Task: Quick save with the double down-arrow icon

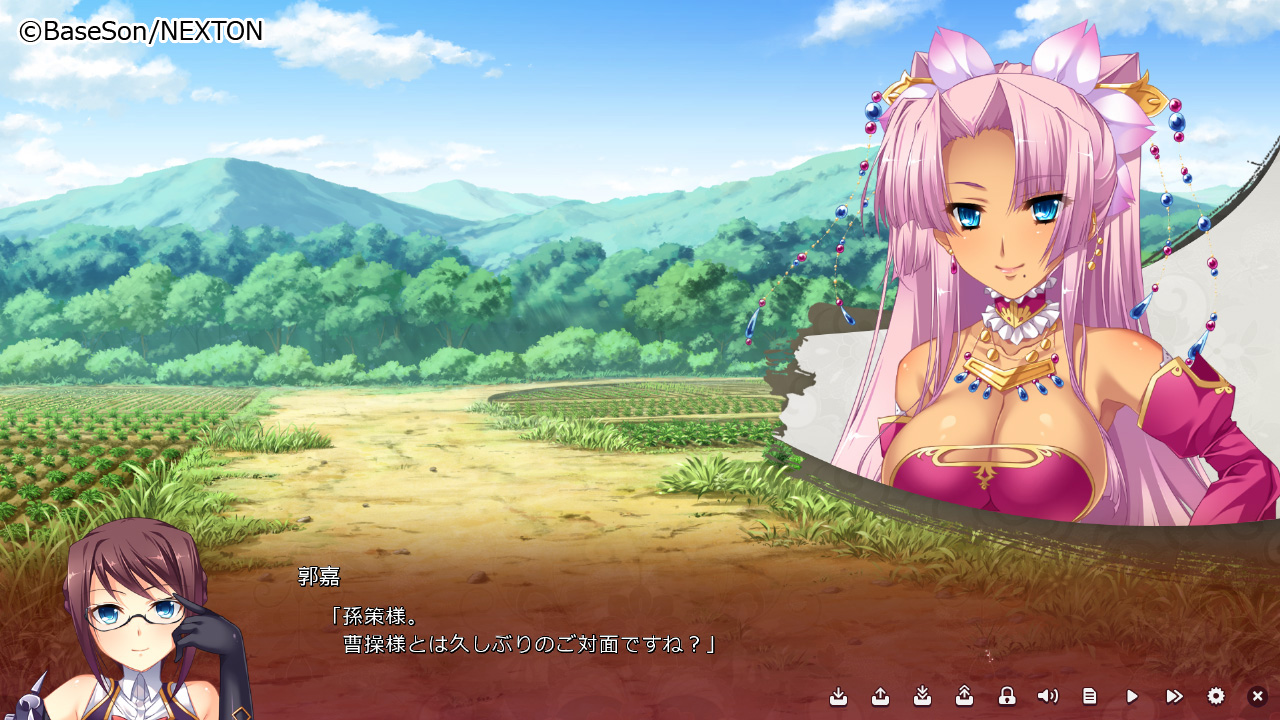Action: point(923,696)
